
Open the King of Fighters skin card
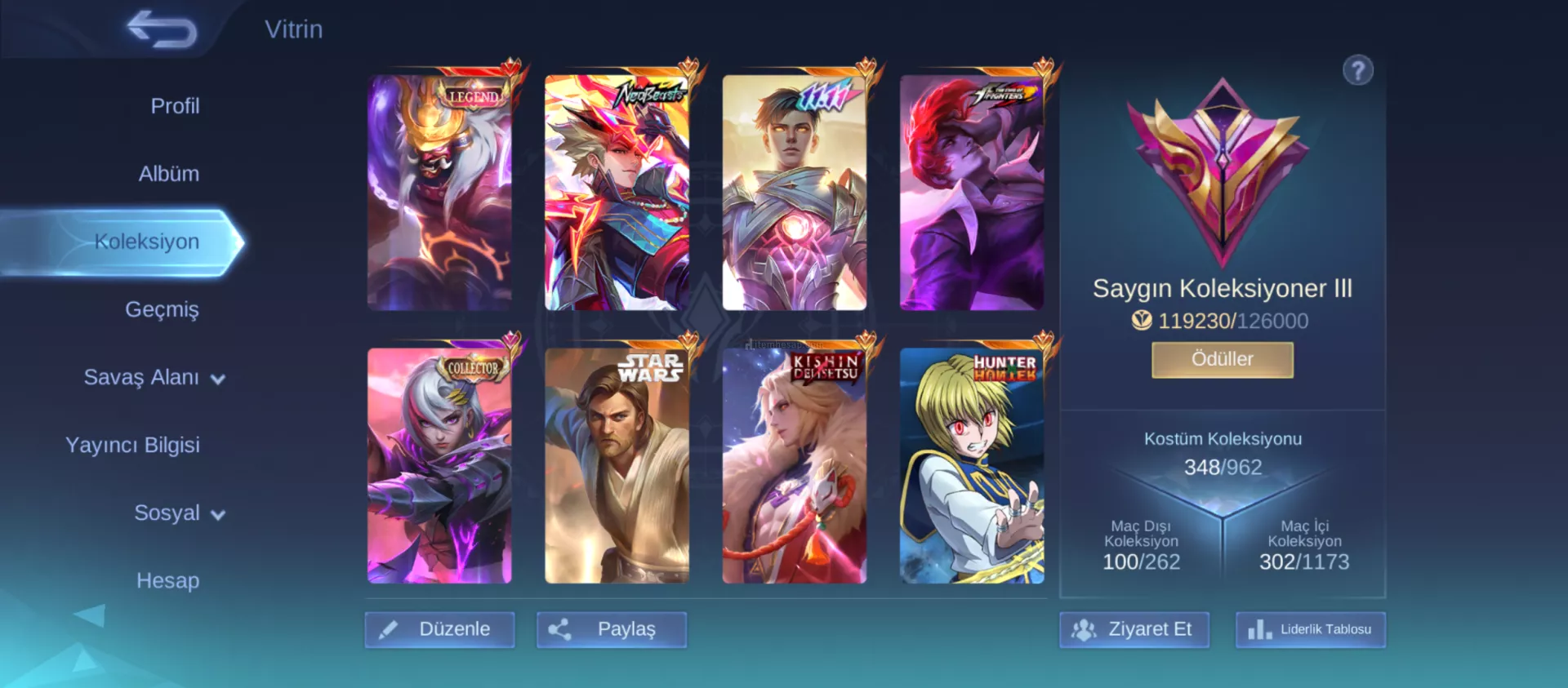971,193
